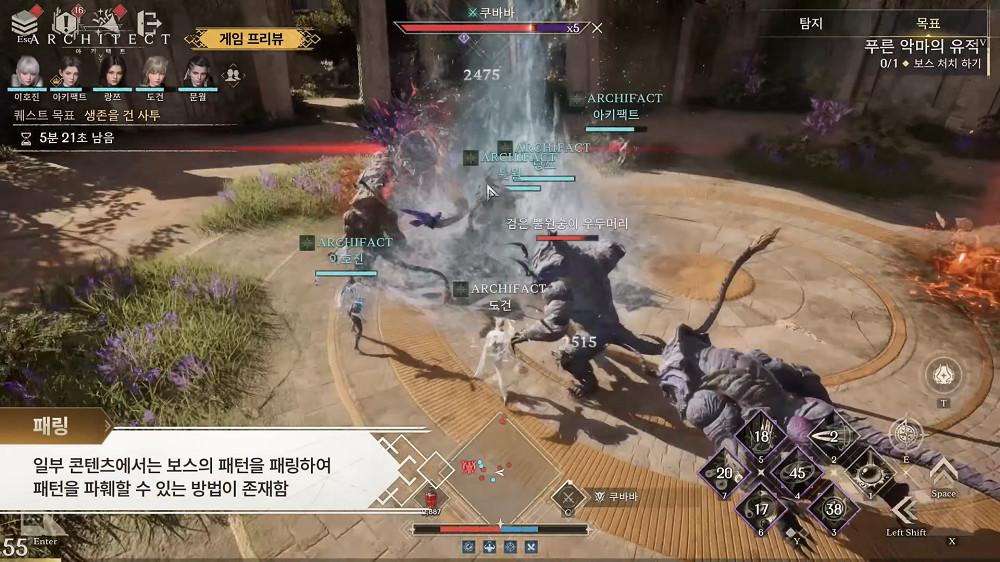
Task: Switch to the 목표 tab
Action: click(x=927, y=21)
